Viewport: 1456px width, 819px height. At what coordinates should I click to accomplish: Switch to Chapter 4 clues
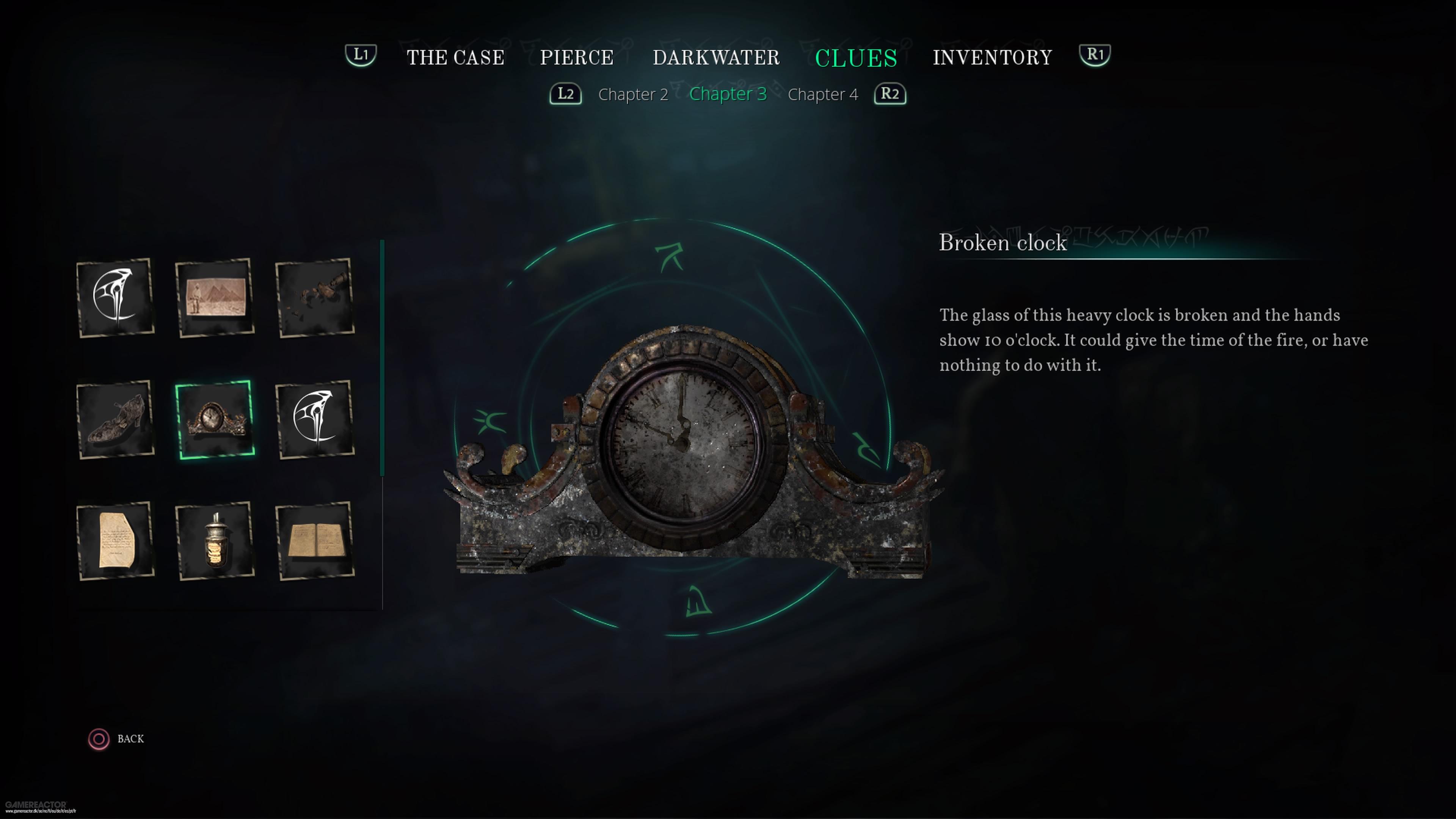pyautogui.click(x=823, y=94)
